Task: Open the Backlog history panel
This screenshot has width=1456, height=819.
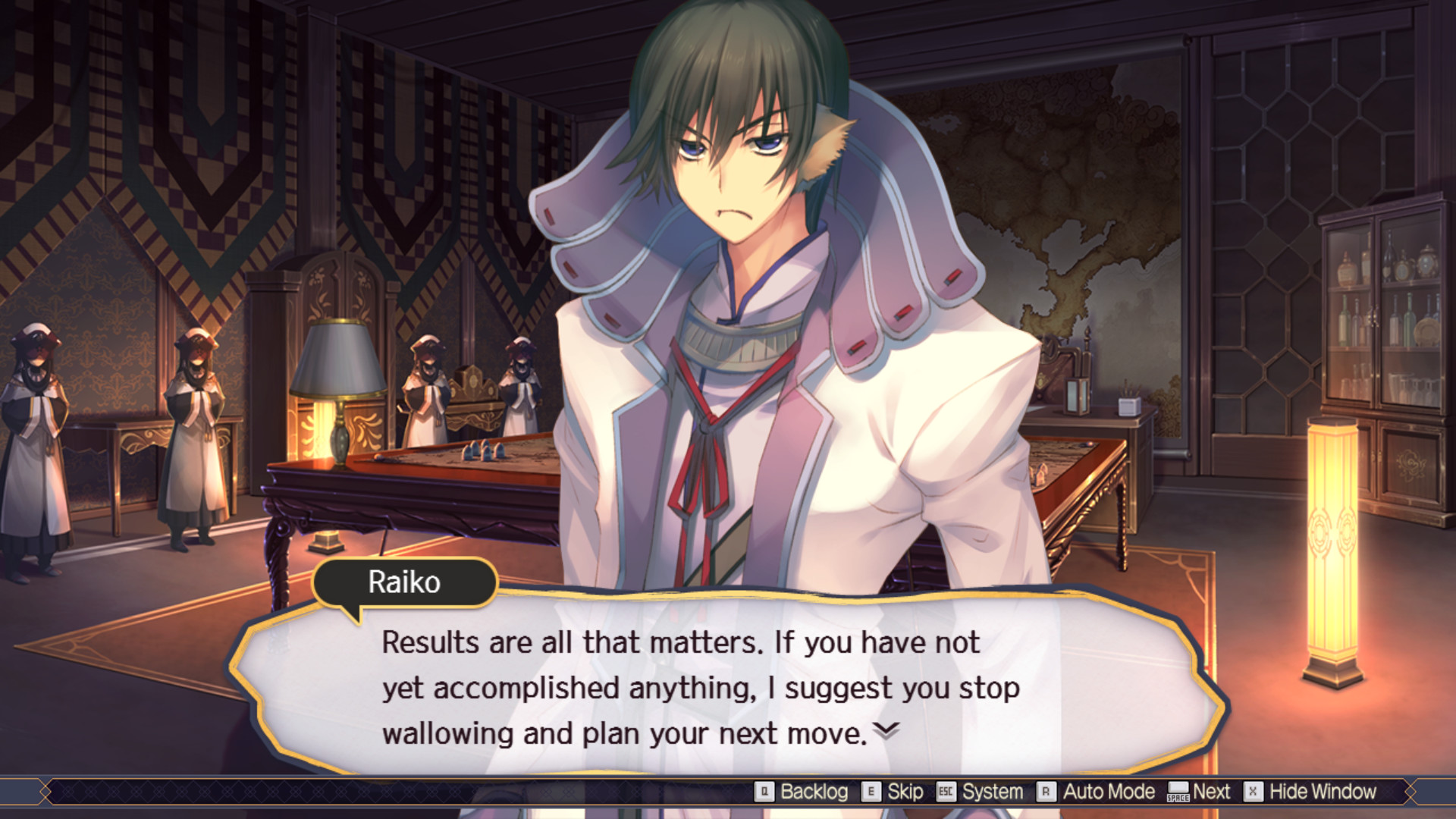Action: pos(814,791)
